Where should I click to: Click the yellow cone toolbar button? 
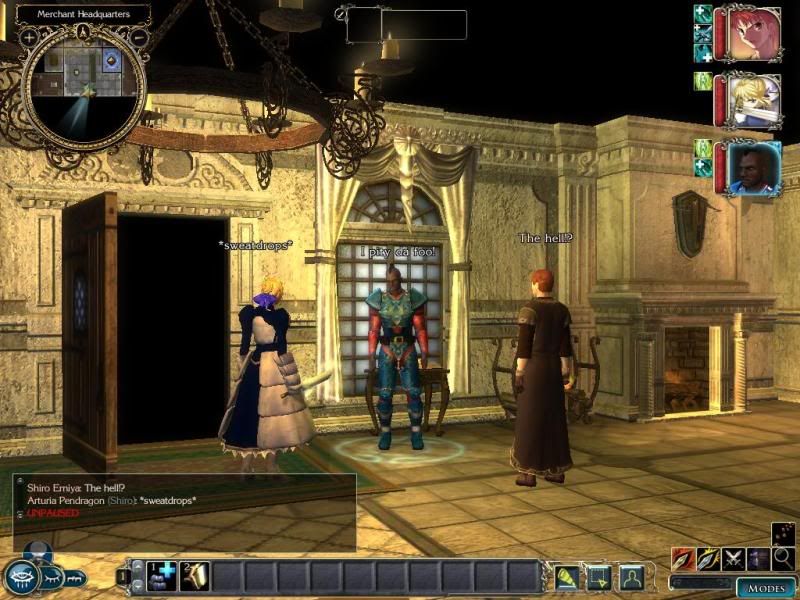pyautogui.click(x=567, y=576)
